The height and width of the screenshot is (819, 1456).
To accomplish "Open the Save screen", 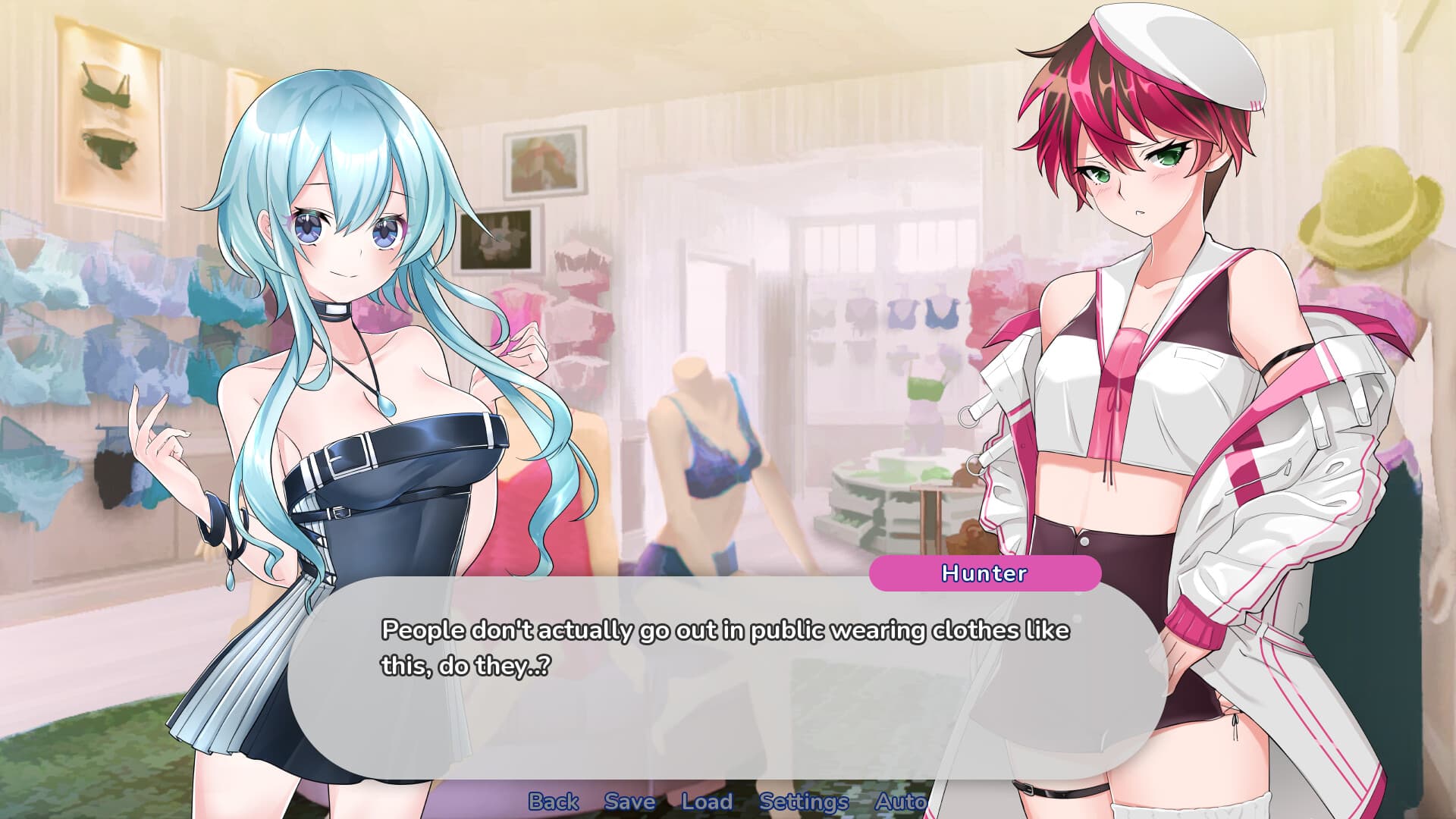I will [x=628, y=802].
